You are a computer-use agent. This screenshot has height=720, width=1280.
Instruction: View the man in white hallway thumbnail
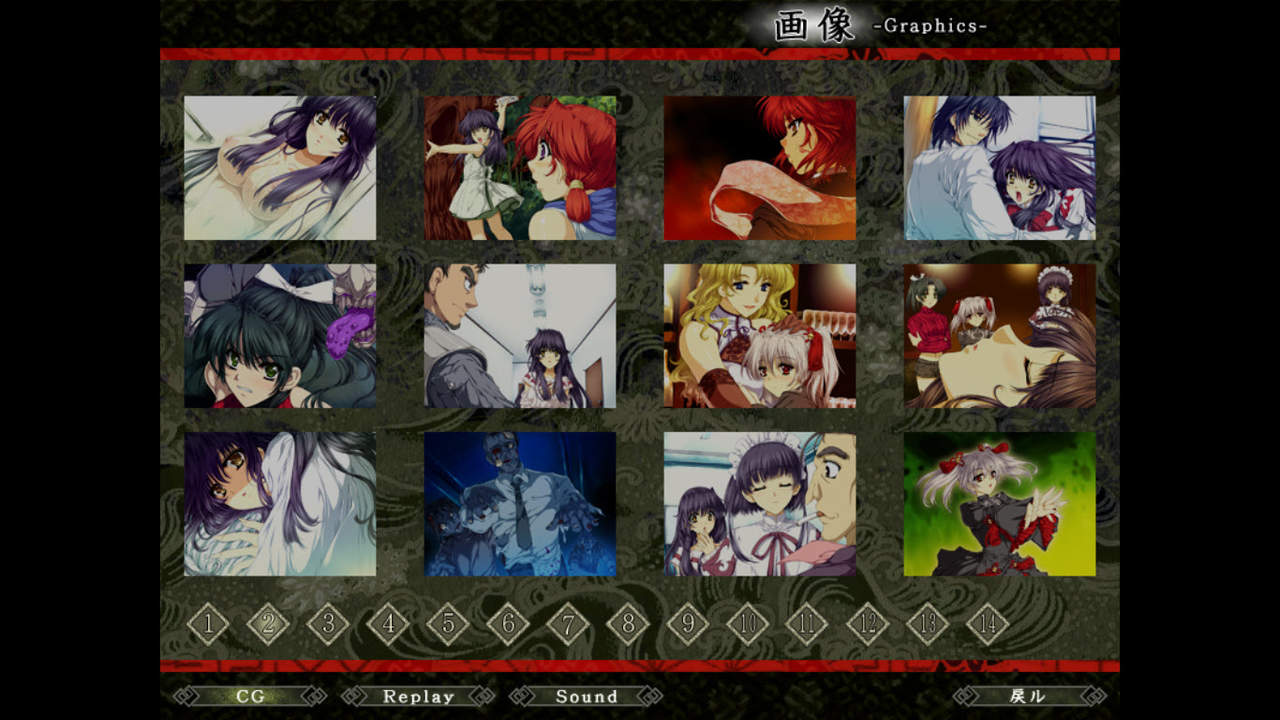tap(520, 336)
